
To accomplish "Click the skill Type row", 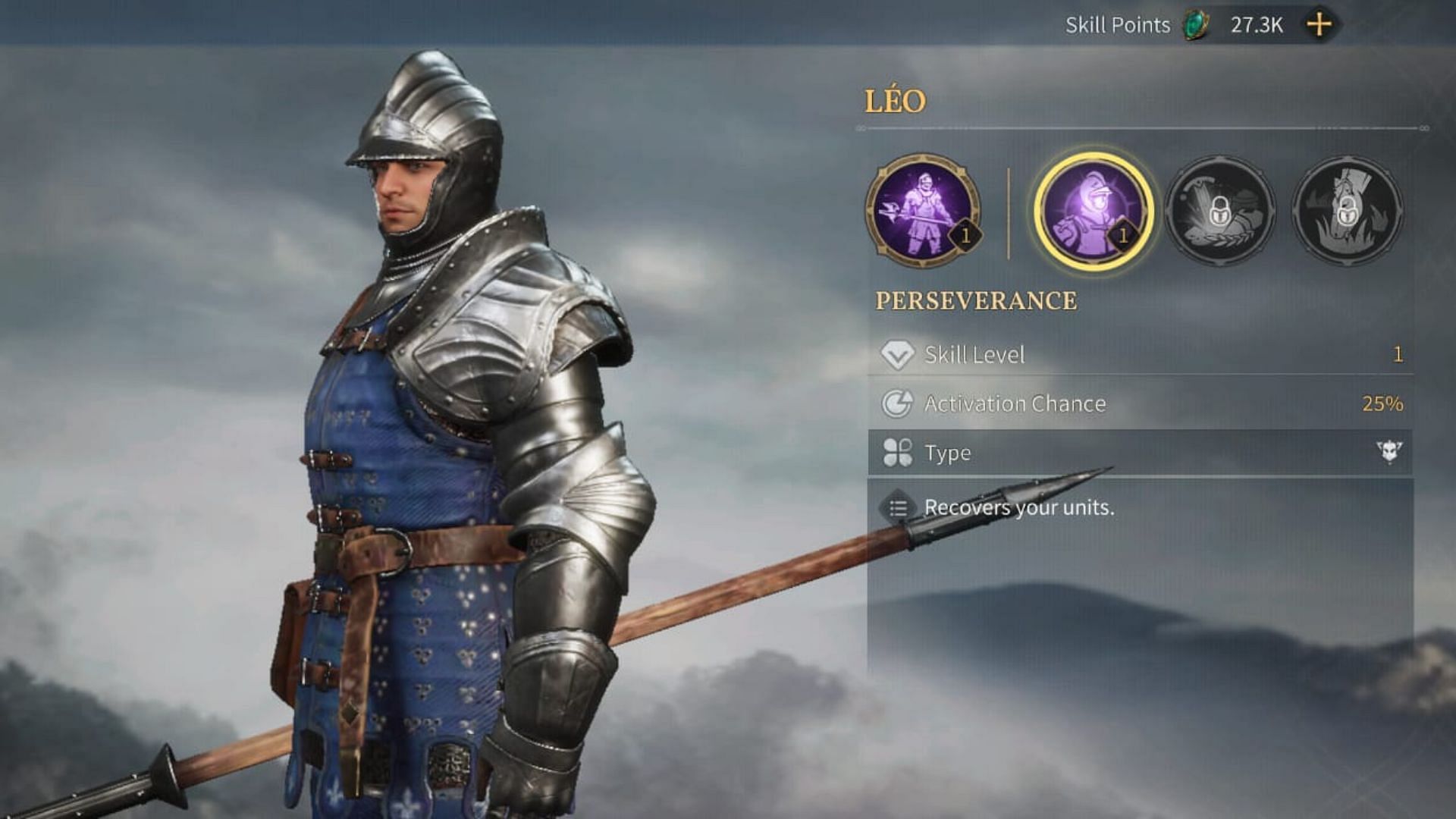I will (x=1139, y=453).
